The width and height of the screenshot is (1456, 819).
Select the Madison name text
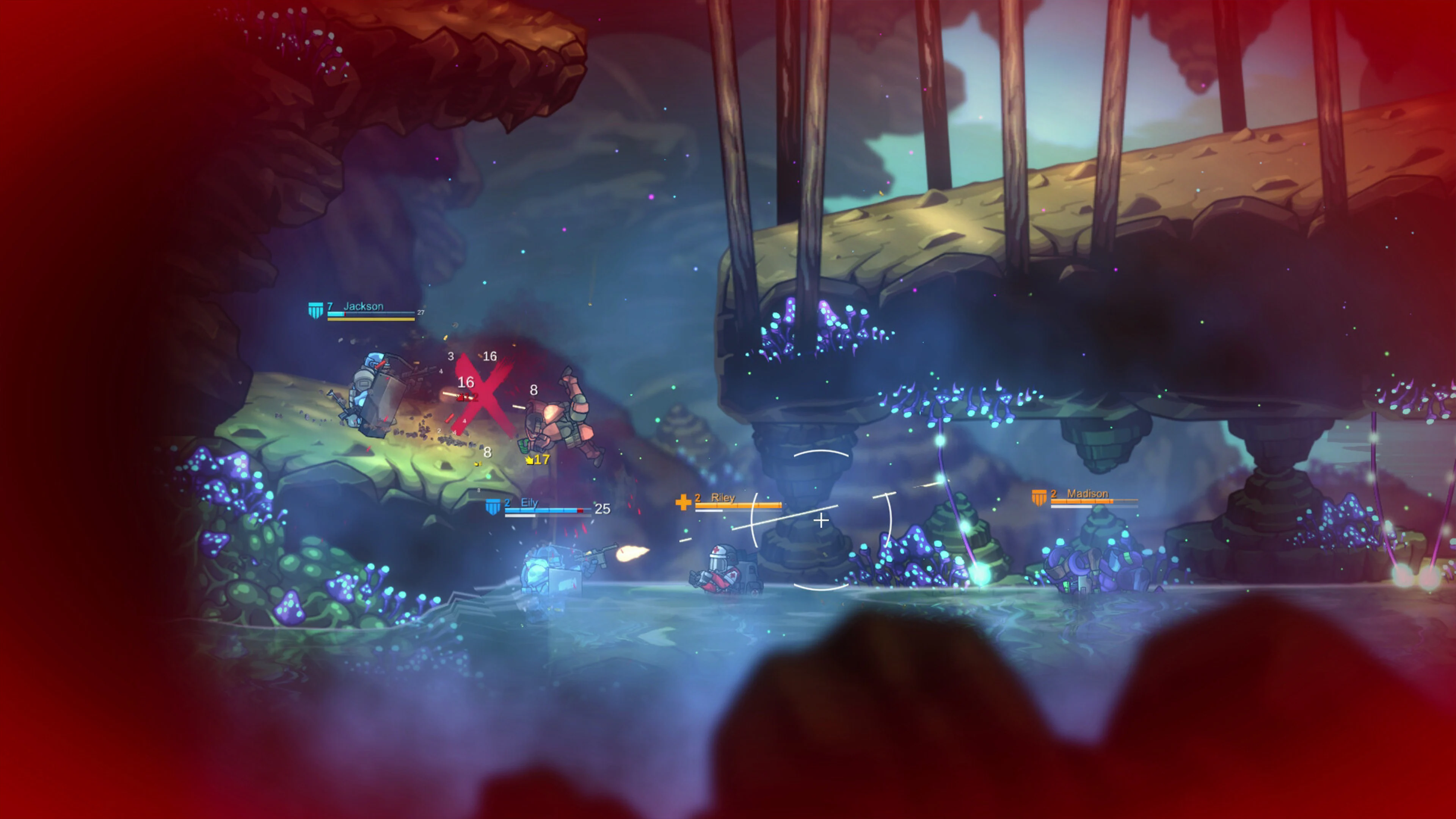tap(1087, 494)
